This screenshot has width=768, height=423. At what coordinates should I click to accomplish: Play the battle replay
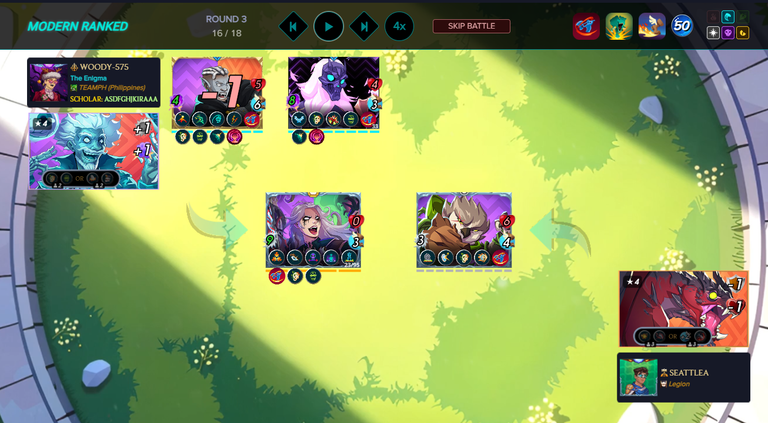click(x=328, y=26)
